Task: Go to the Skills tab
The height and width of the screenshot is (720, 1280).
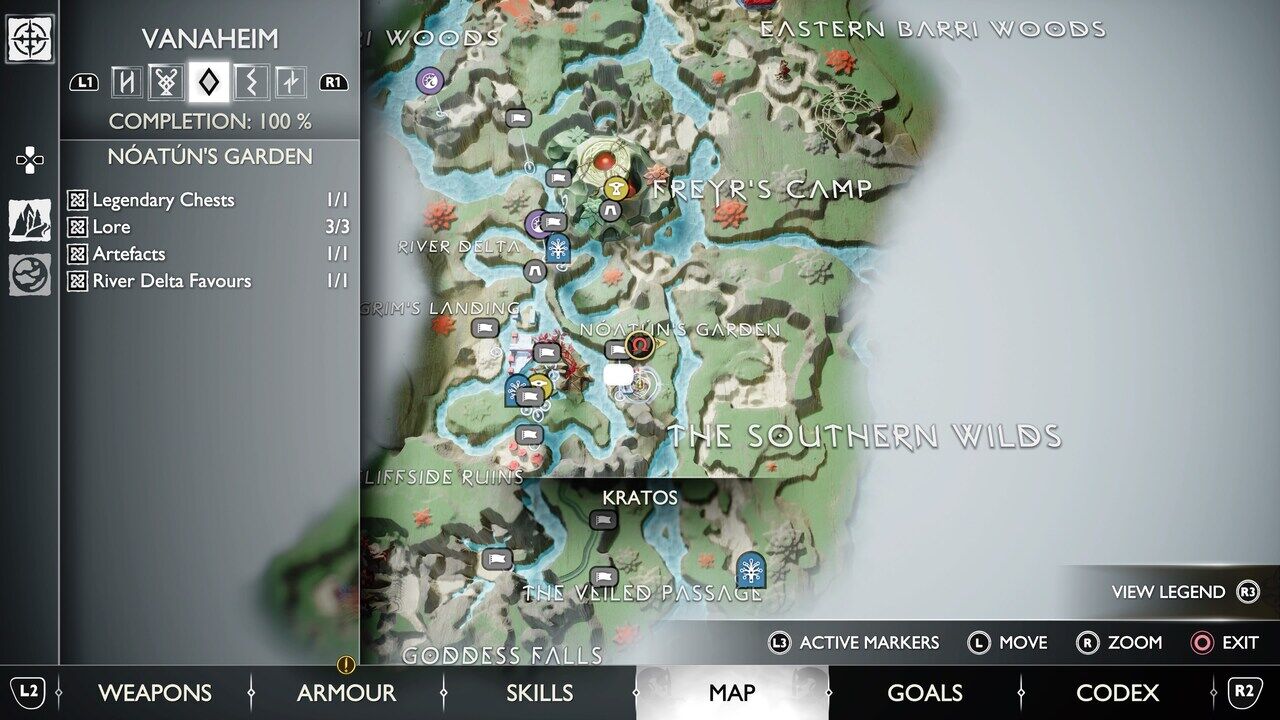Action: [539, 692]
